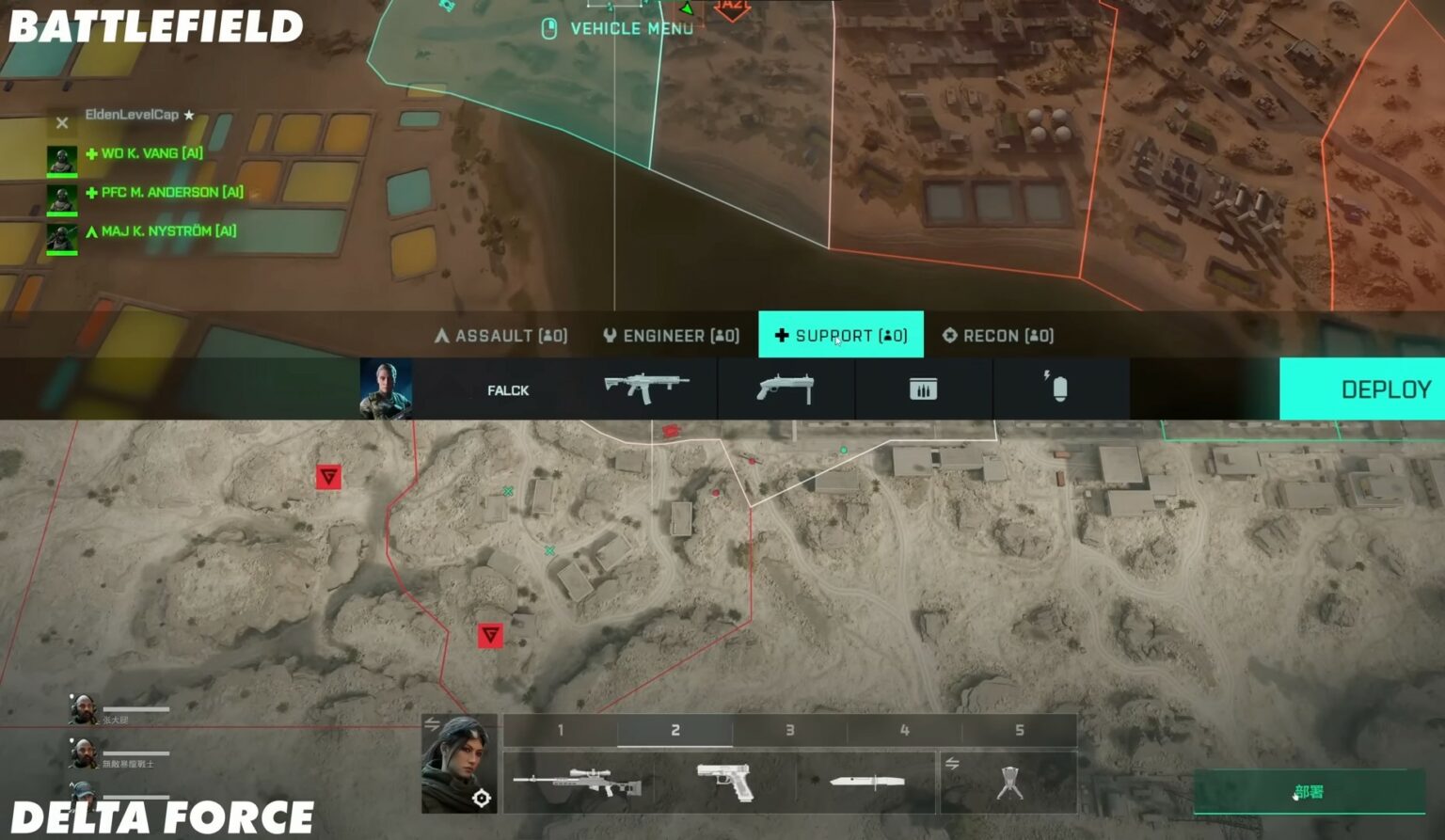
Task: Select the sniper rifle primary weapon
Action: tap(580, 782)
